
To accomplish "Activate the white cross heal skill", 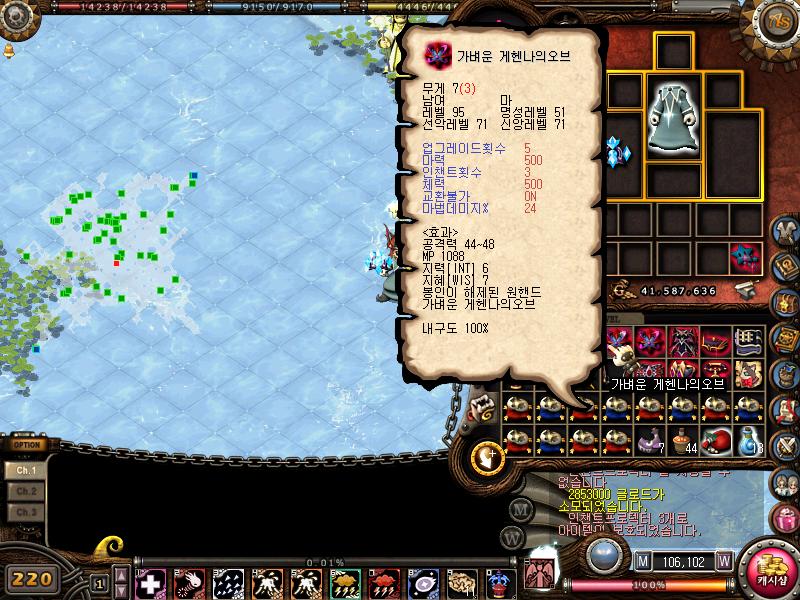I will tap(149, 583).
